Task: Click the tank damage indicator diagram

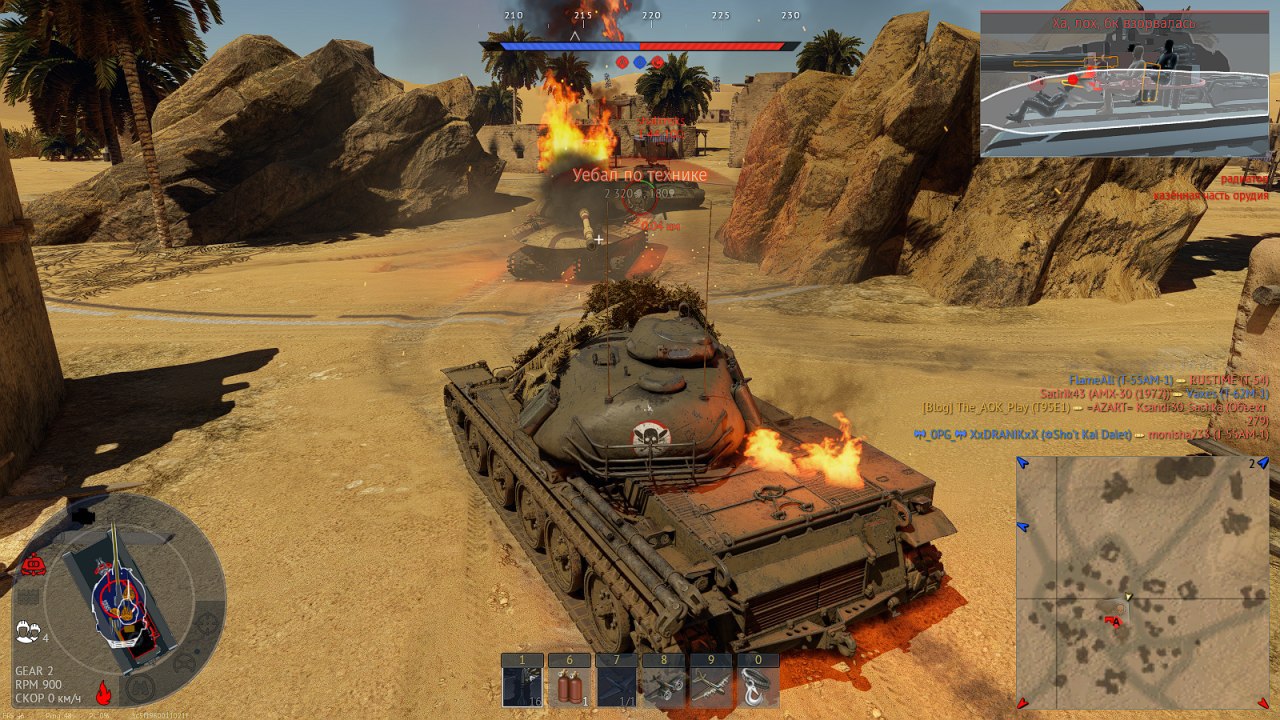Action: point(121,600)
